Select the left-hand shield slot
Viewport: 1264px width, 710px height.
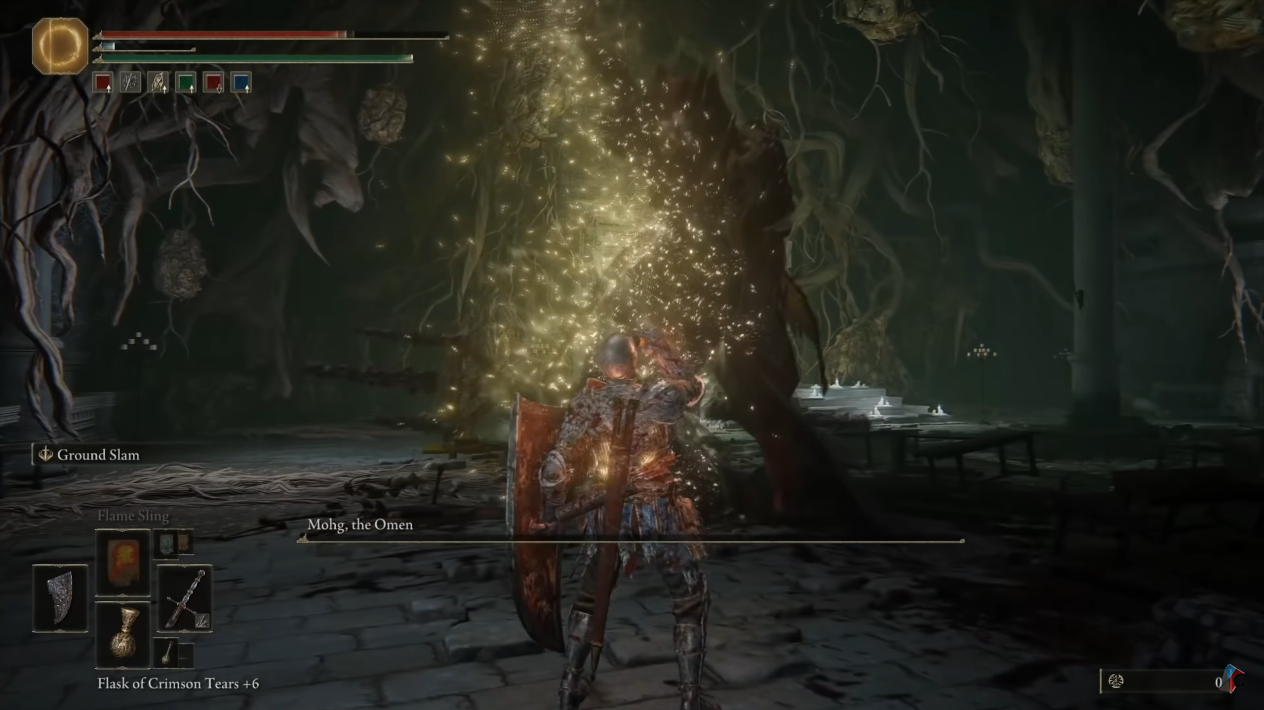(60, 598)
